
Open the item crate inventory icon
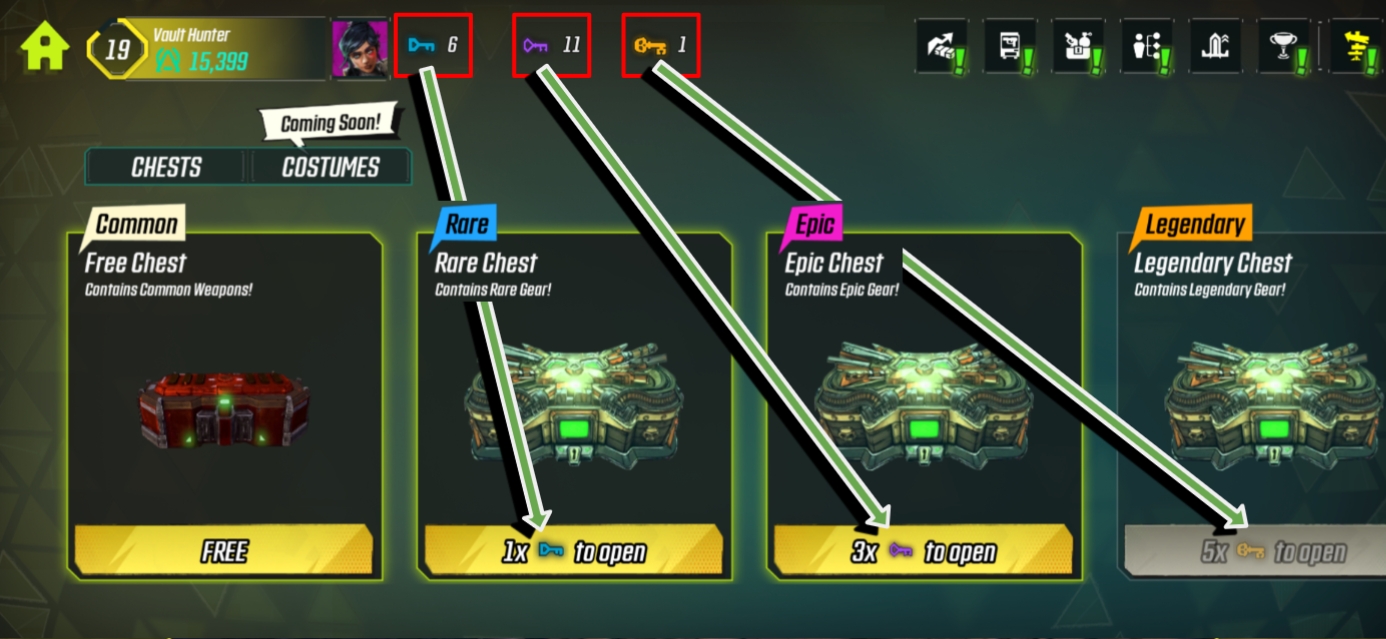(x=1078, y=46)
